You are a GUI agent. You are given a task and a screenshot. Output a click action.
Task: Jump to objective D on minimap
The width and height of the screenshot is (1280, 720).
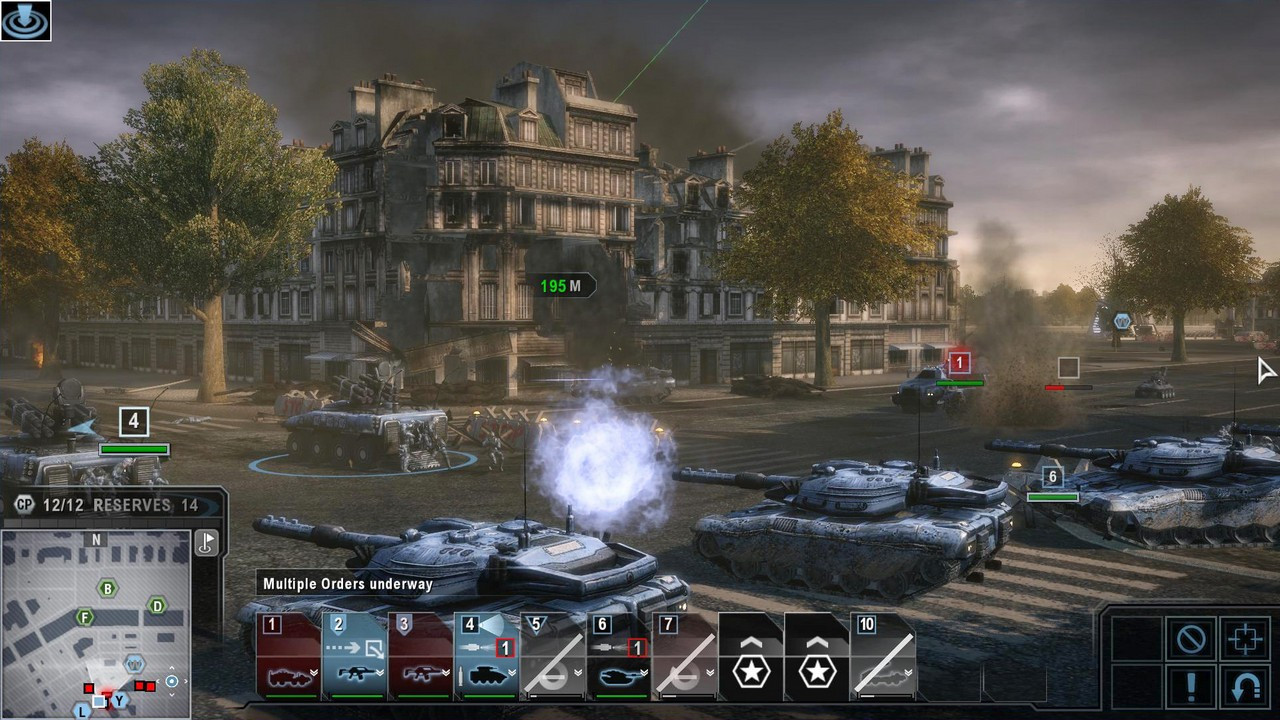click(157, 605)
